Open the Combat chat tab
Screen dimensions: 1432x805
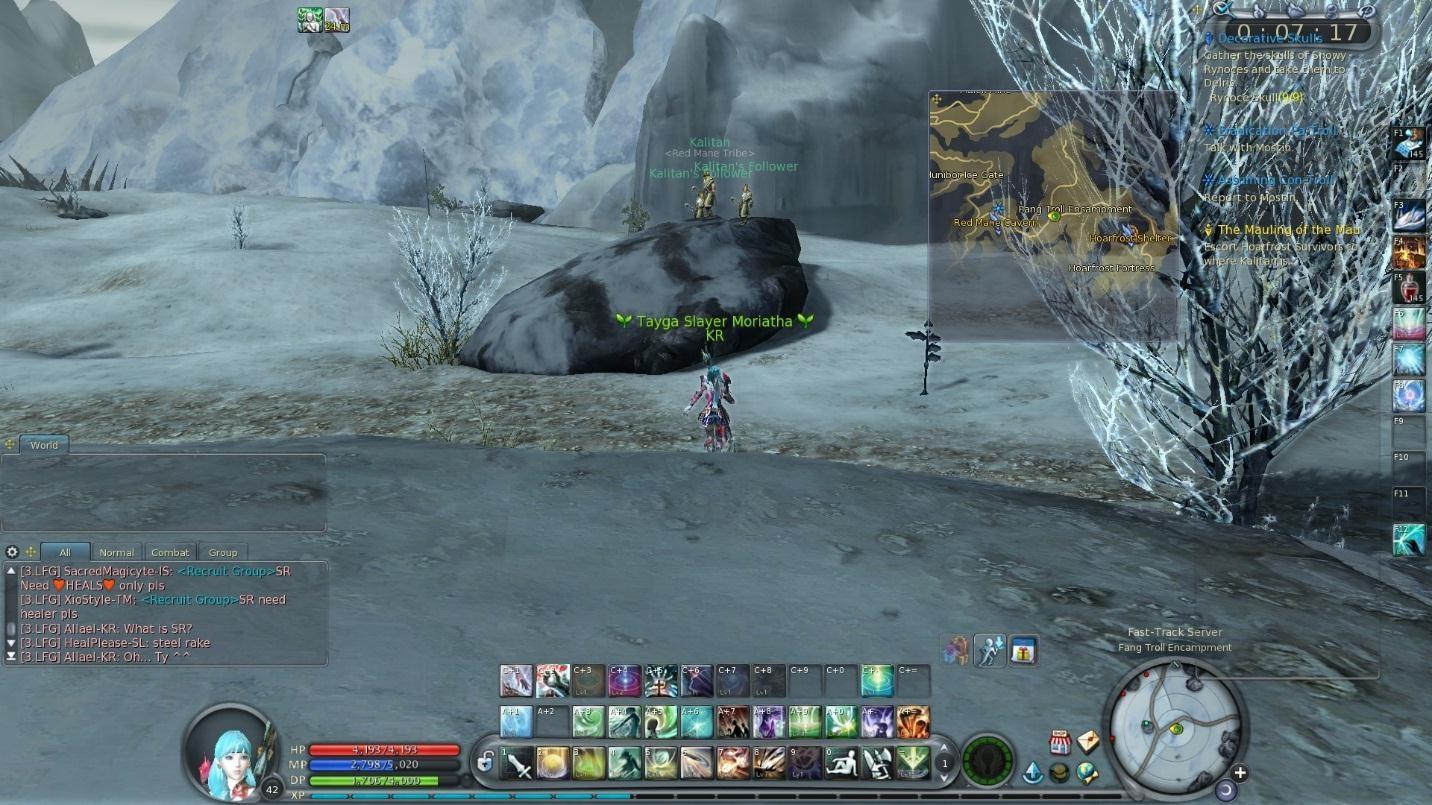pos(170,552)
